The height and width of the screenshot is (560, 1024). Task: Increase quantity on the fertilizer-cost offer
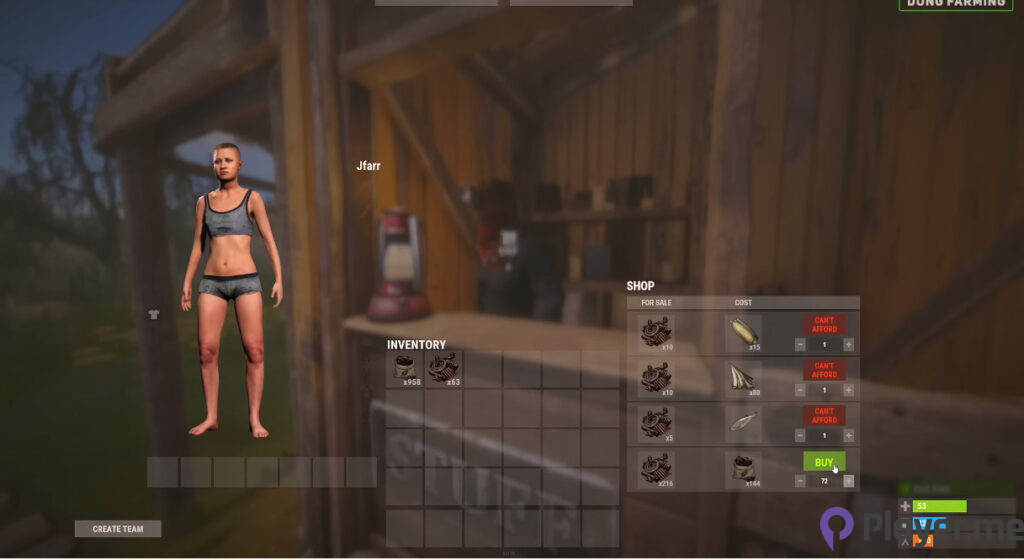click(849, 481)
